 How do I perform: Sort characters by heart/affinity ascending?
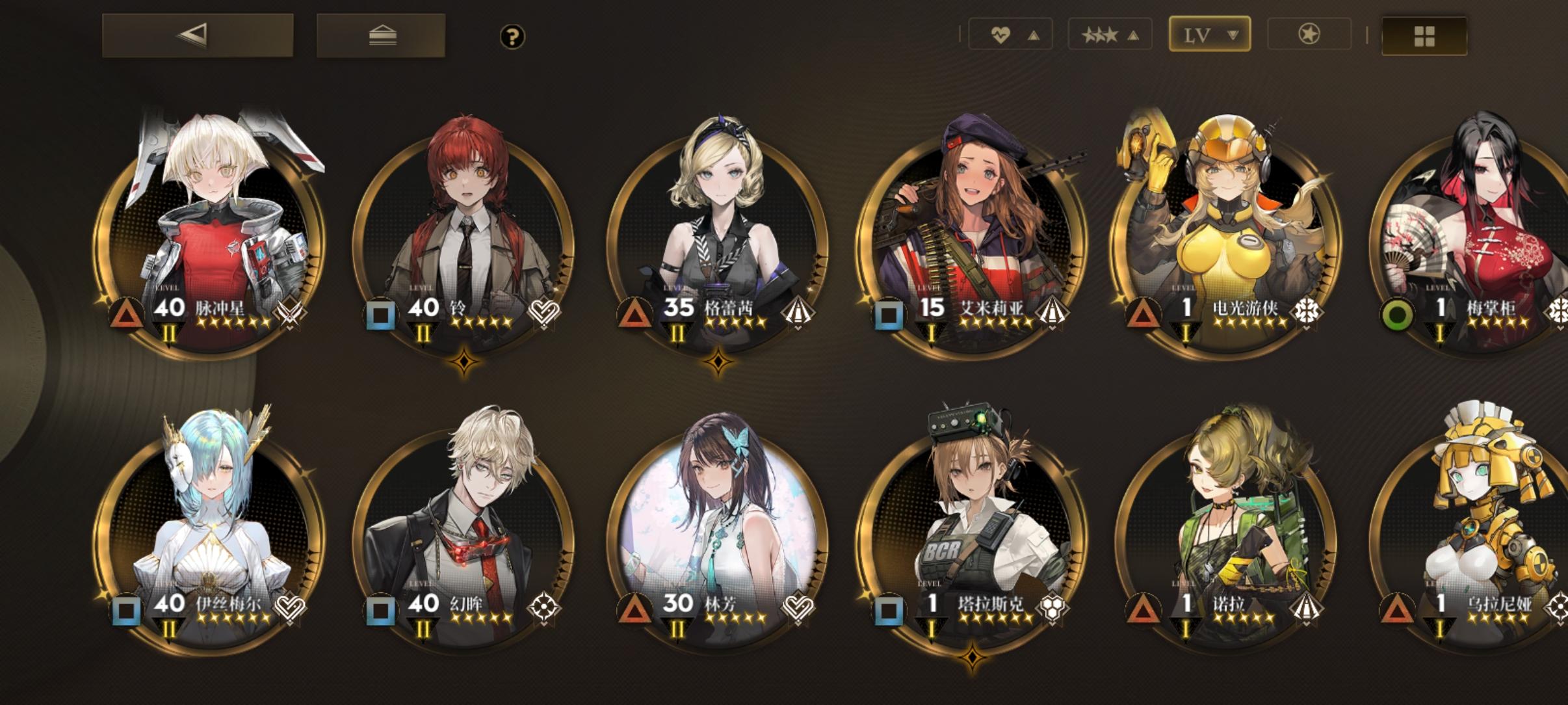1010,34
